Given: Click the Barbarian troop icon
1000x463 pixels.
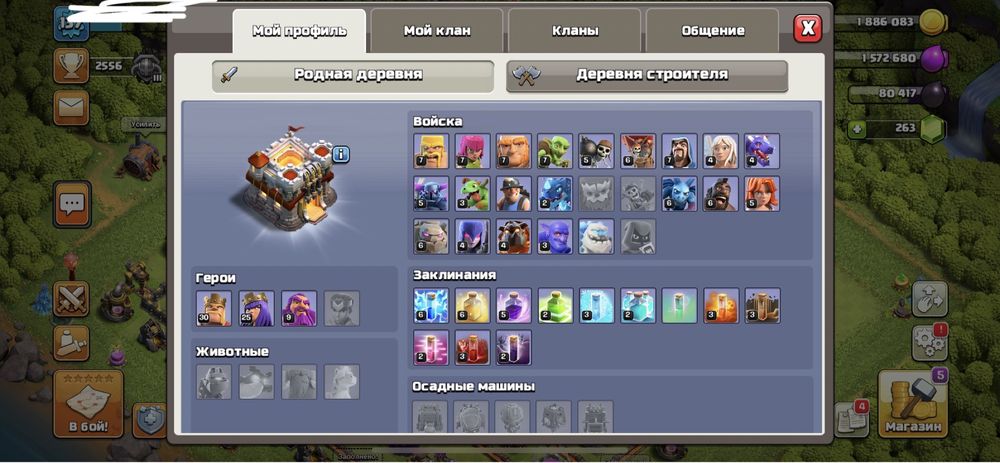Looking at the screenshot, I should point(431,151).
